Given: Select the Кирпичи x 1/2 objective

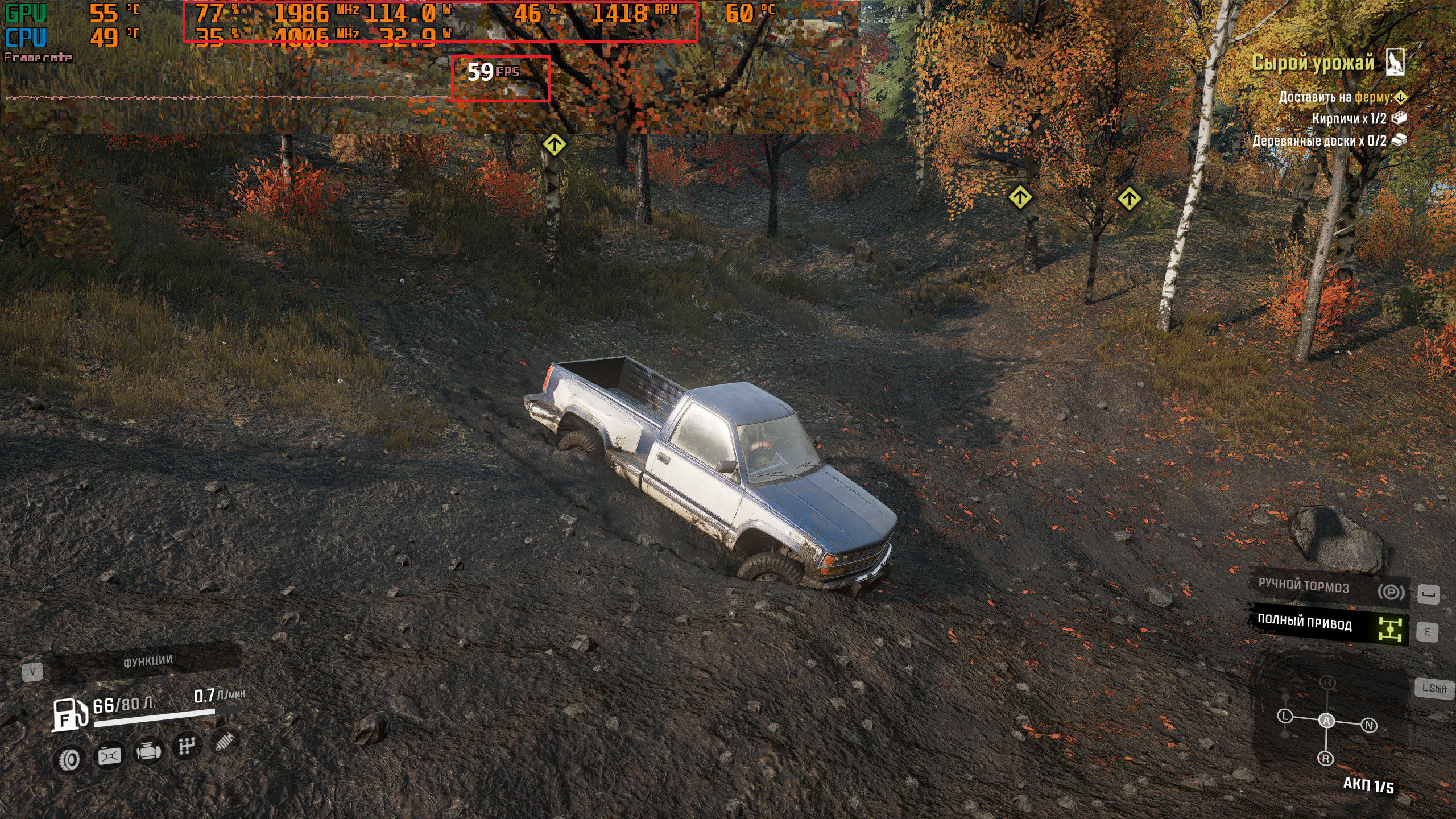Looking at the screenshot, I should click(x=1349, y=119).
